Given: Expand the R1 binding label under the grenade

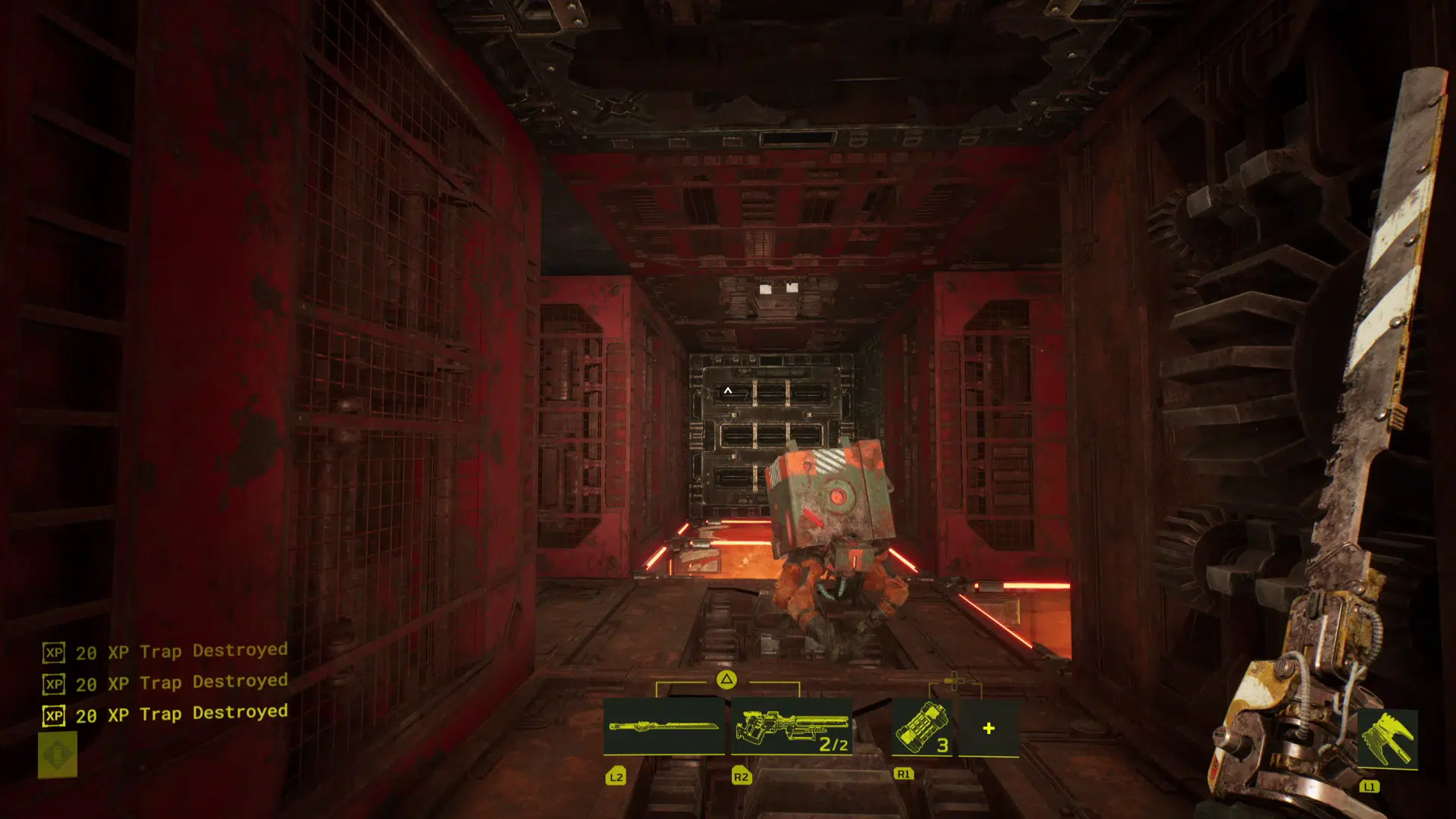Looking at the screenshot, I should coord(902,774).
